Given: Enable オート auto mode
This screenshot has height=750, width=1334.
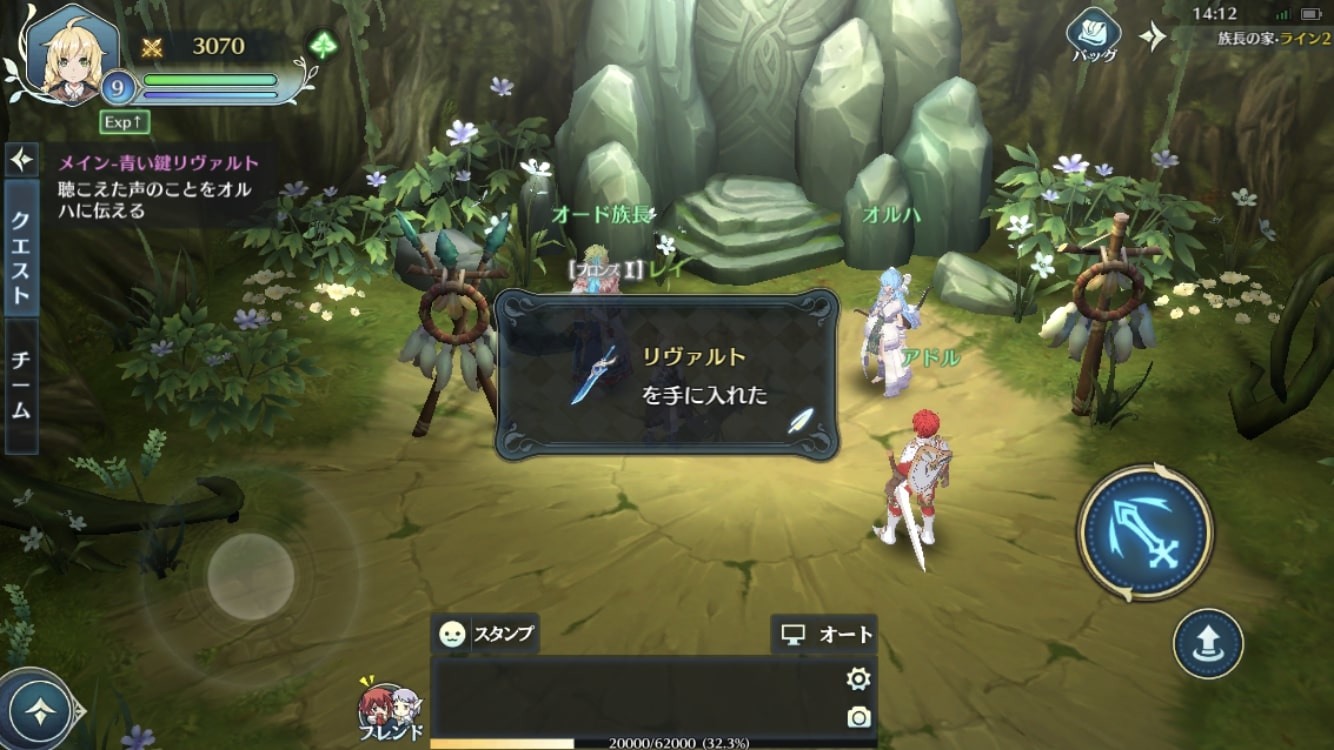Looking at the screenshot, I should point(827,633).
